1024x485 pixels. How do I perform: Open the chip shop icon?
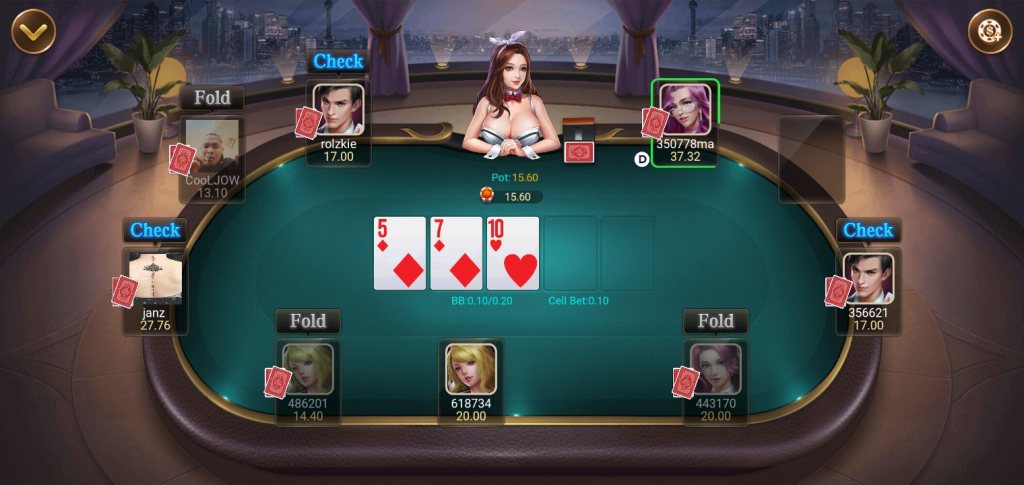[x=989, y=31]
